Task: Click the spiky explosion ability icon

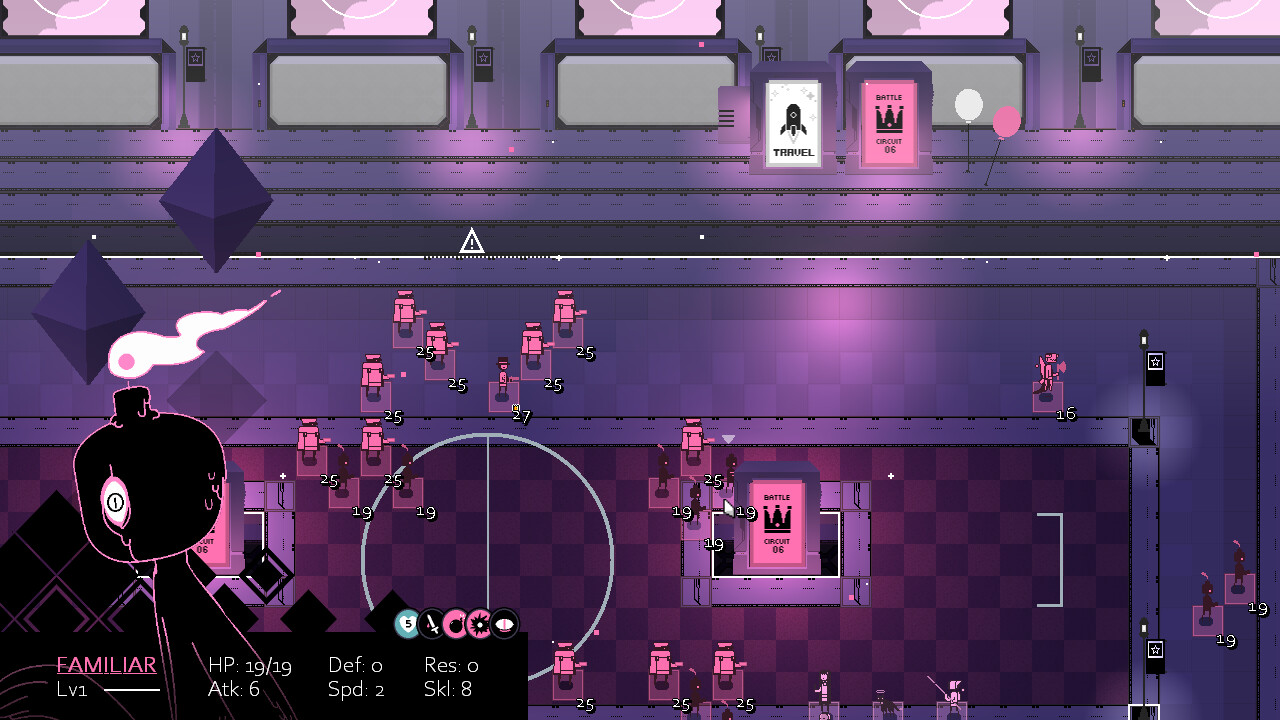Action: tap(480, 625)
